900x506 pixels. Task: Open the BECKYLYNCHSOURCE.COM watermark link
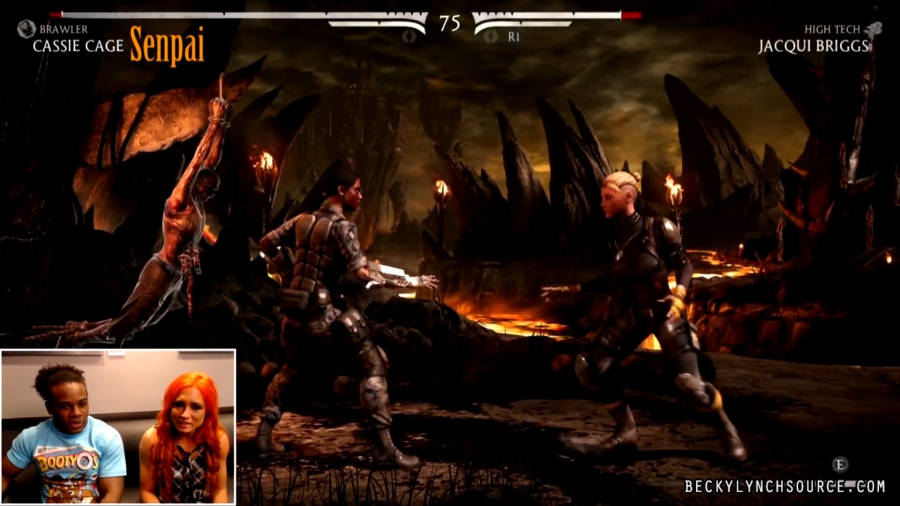pos(784,486)
